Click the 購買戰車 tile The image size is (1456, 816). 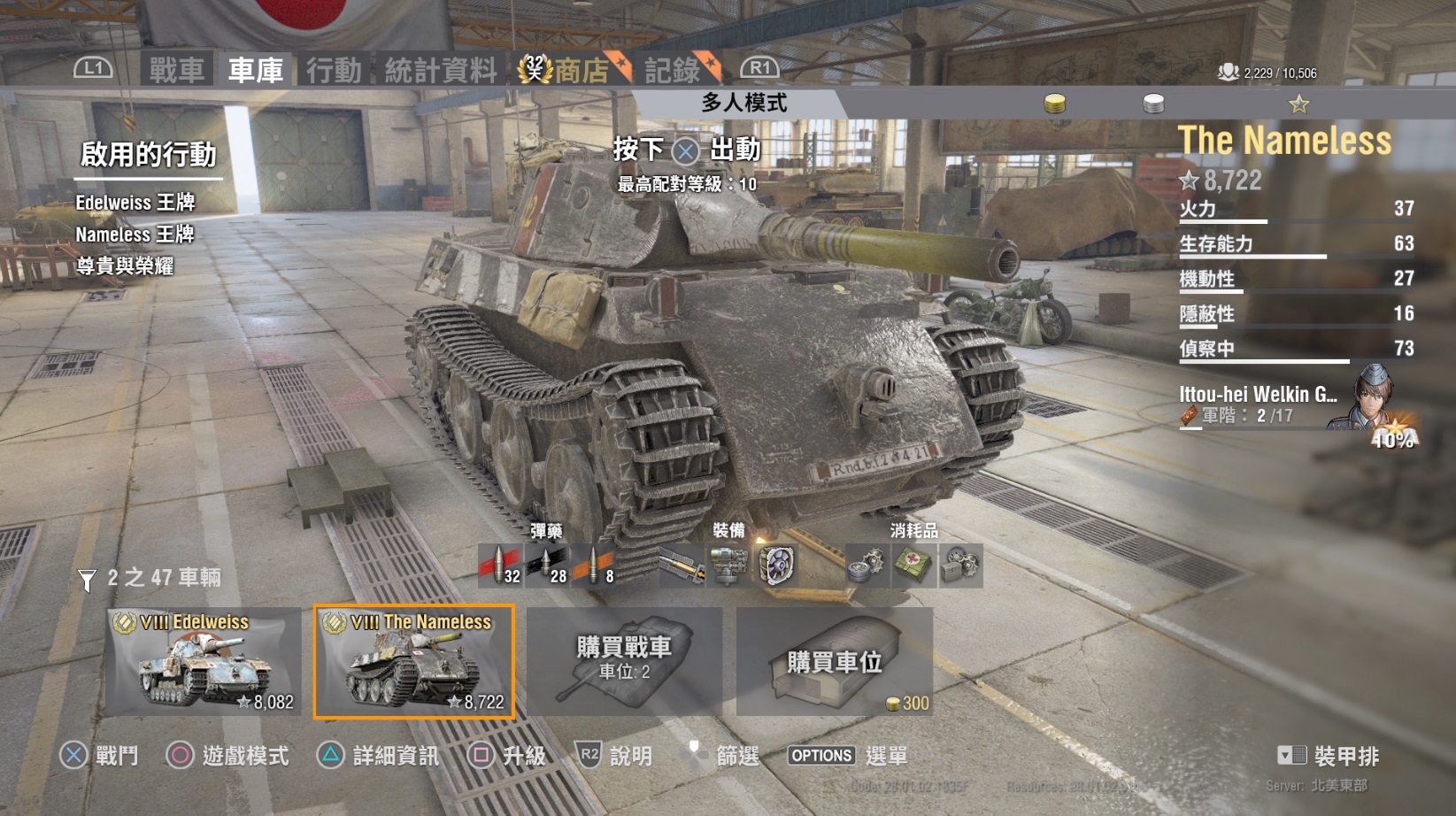pos(624,661)
